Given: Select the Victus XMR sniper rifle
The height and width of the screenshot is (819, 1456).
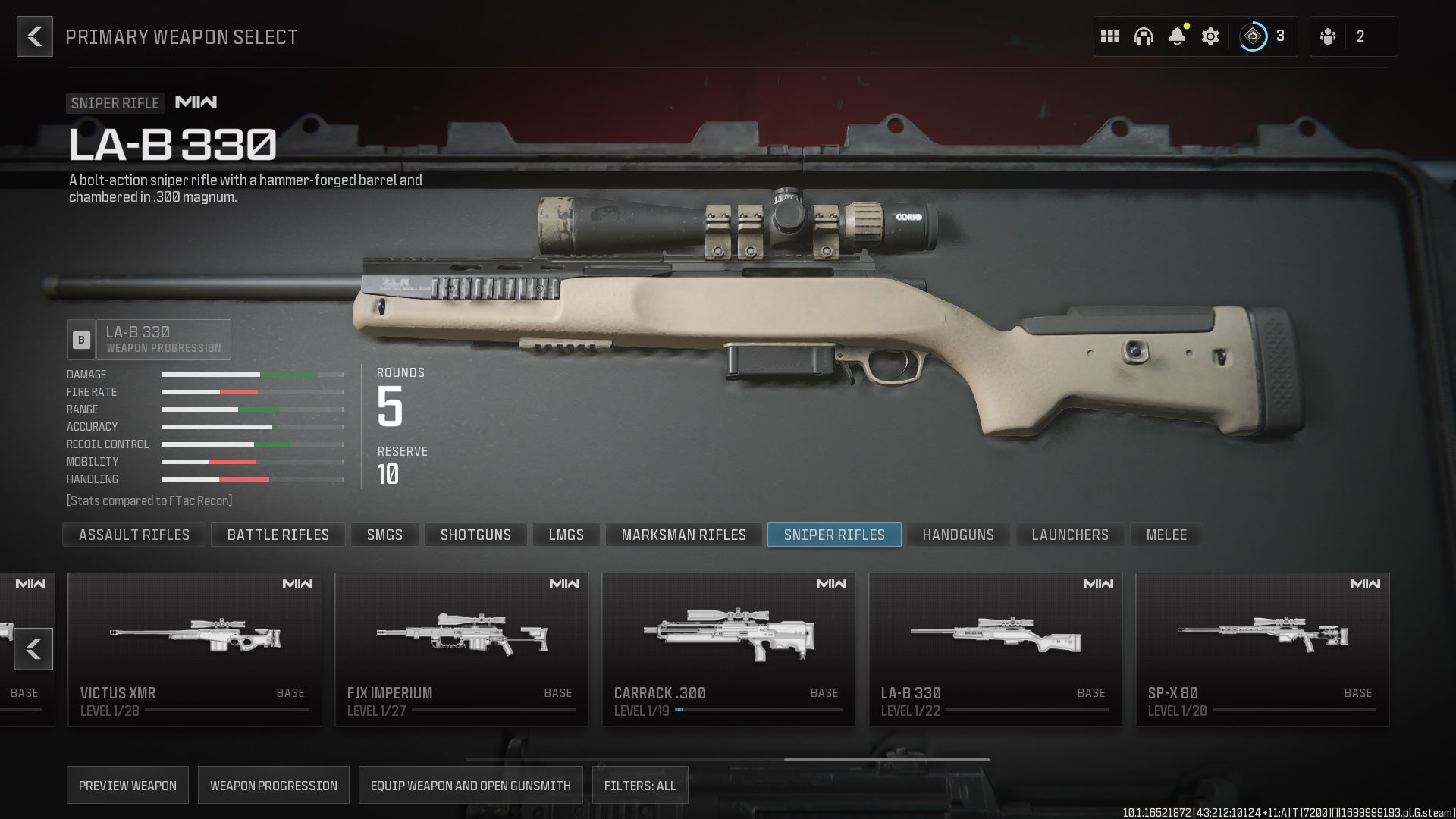Looking at the screenshot, I should click(x=195, y=649).
